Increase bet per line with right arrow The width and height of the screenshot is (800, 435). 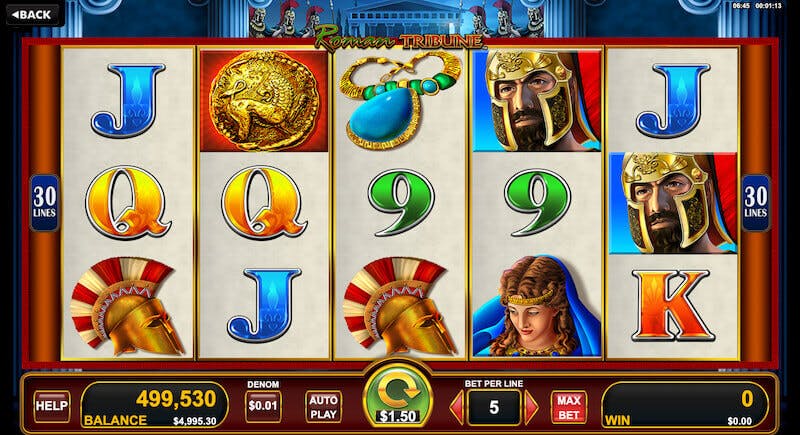(531, 407)
